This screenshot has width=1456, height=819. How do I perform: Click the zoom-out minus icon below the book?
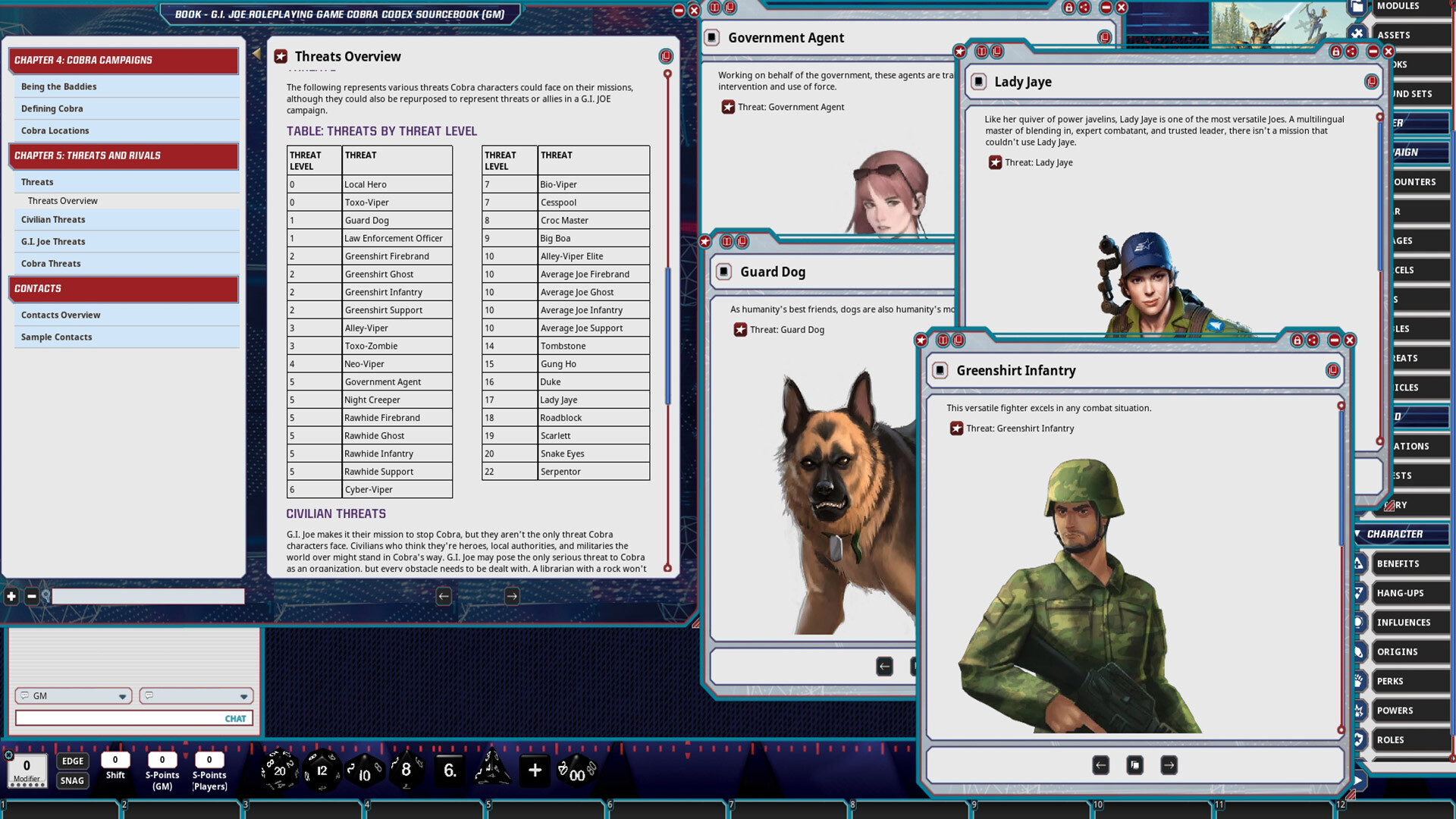click(31, 597)
